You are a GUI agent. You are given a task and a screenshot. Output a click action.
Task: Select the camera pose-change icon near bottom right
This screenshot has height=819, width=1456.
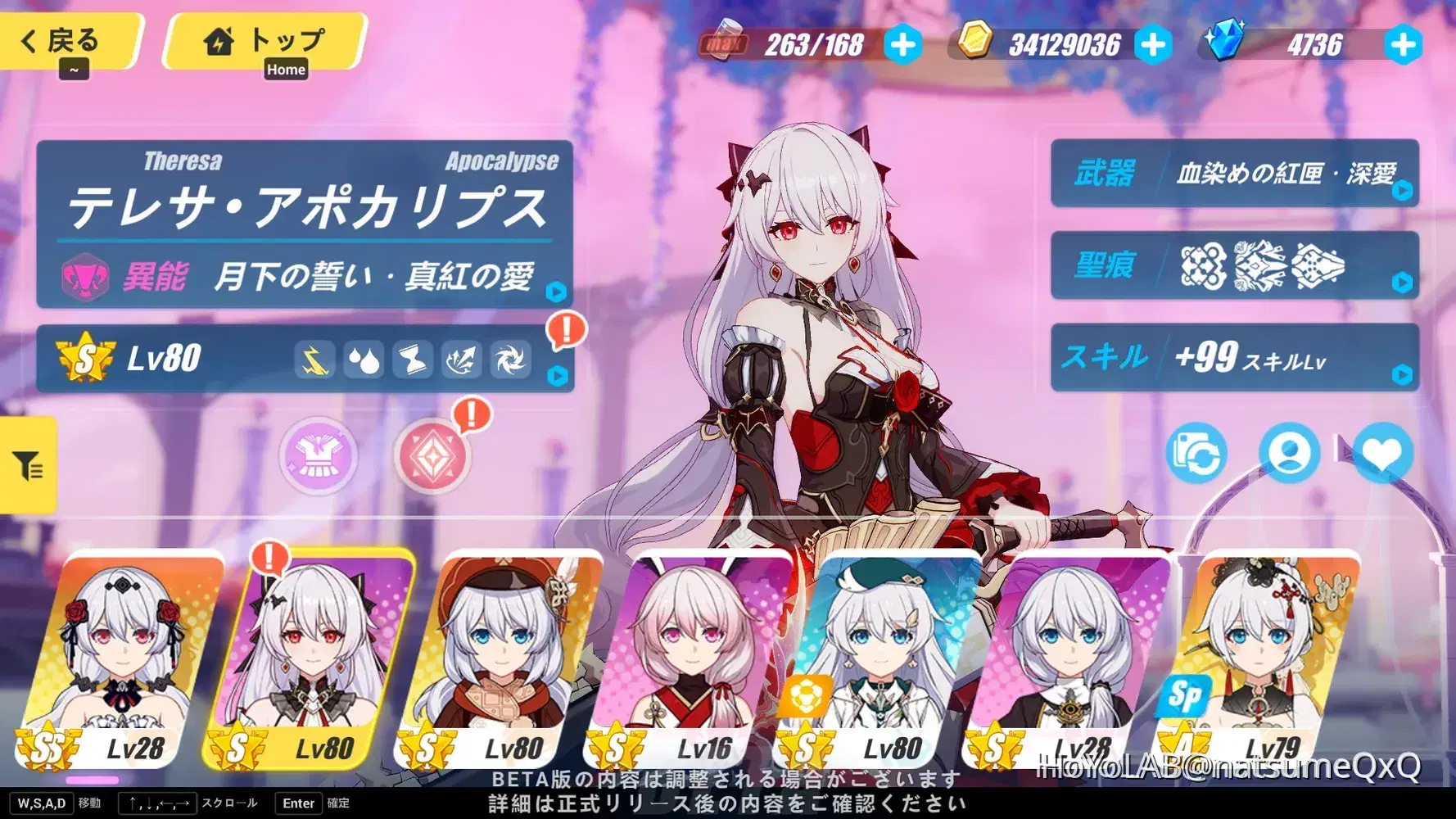click(x=1196, y=453)
